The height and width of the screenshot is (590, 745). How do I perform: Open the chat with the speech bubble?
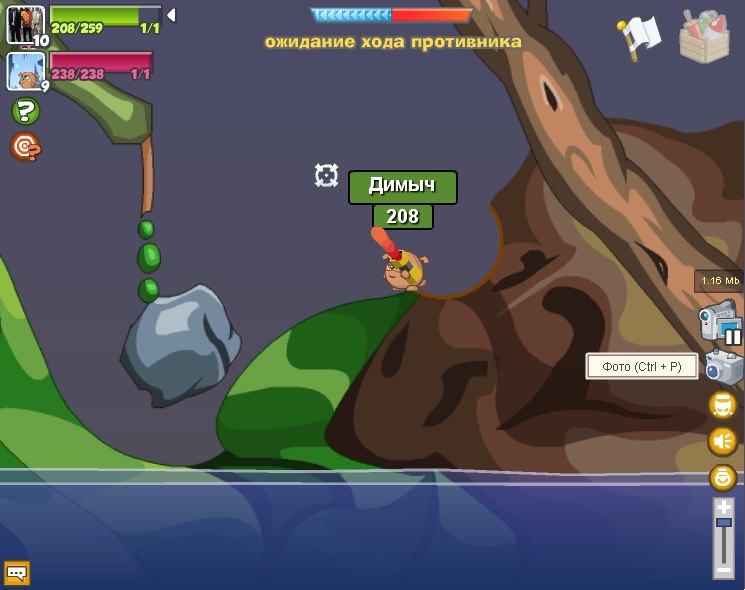point(17,573)
